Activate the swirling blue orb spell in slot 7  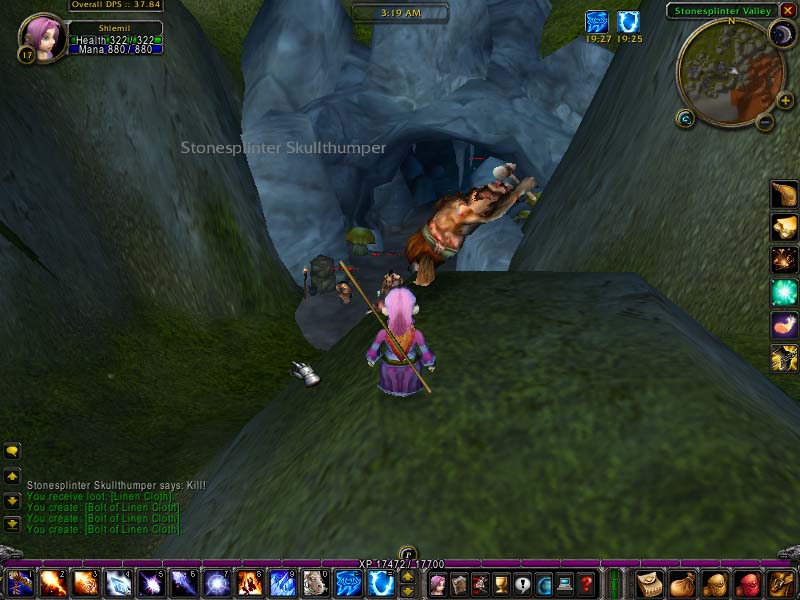(216, 583)
